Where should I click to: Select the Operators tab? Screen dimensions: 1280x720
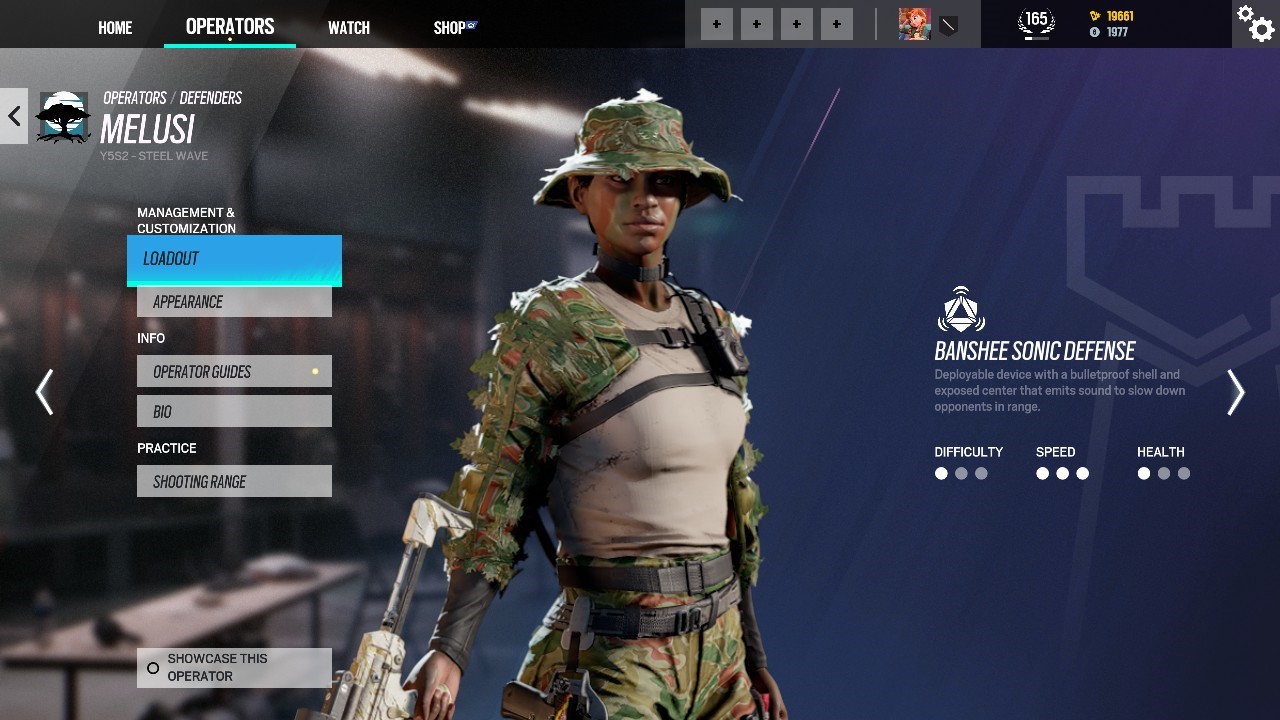coord(230,27)
